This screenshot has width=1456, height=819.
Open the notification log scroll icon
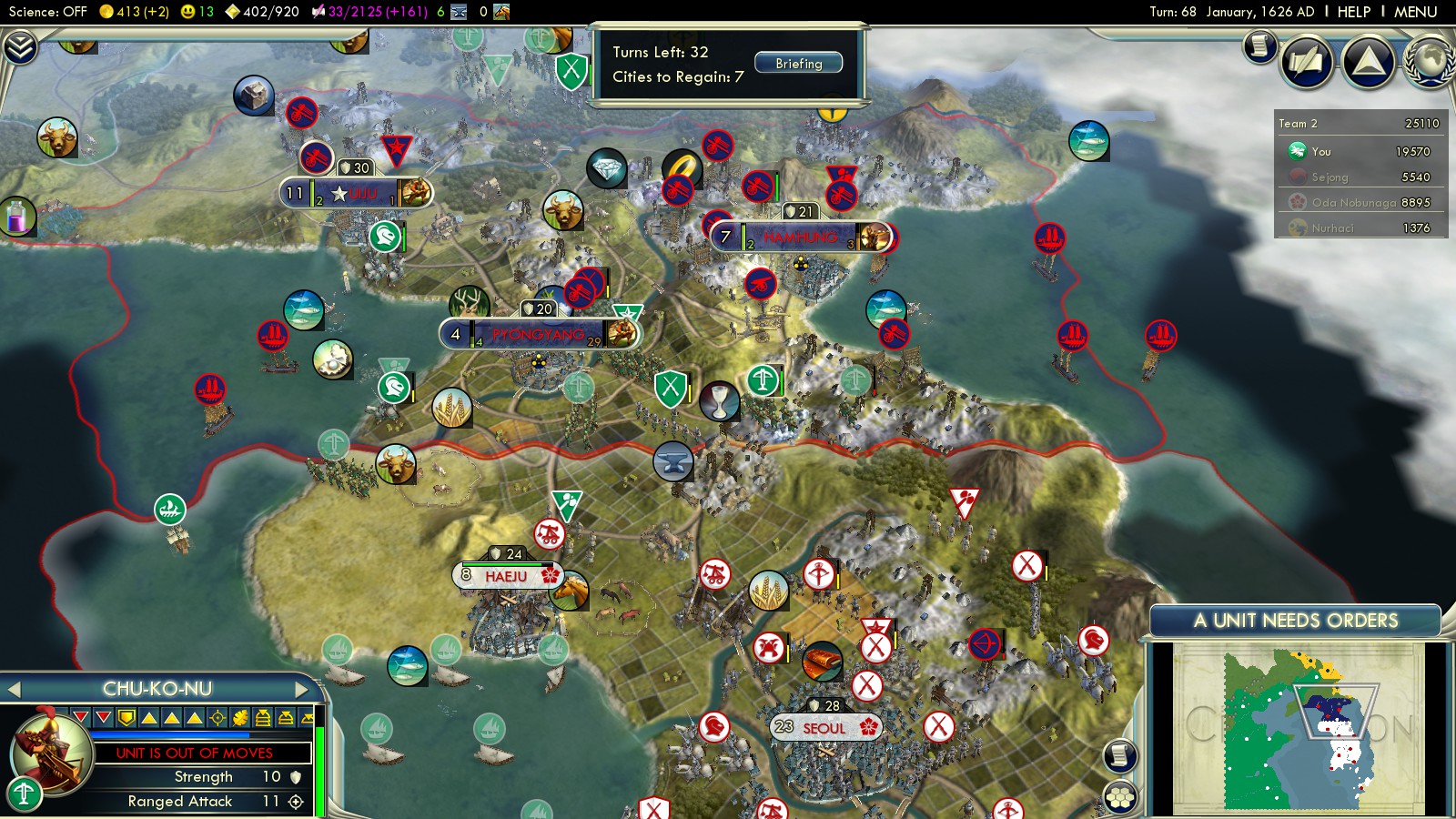[1259, 45]
